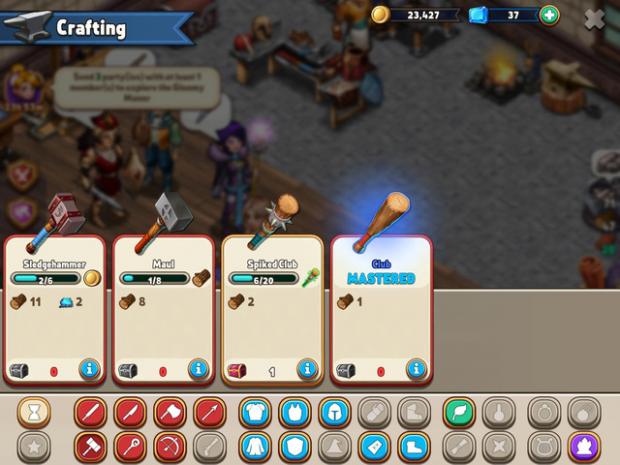Open the star favorites category
Viewport: 620px width, 465px height.
point(33,446)
